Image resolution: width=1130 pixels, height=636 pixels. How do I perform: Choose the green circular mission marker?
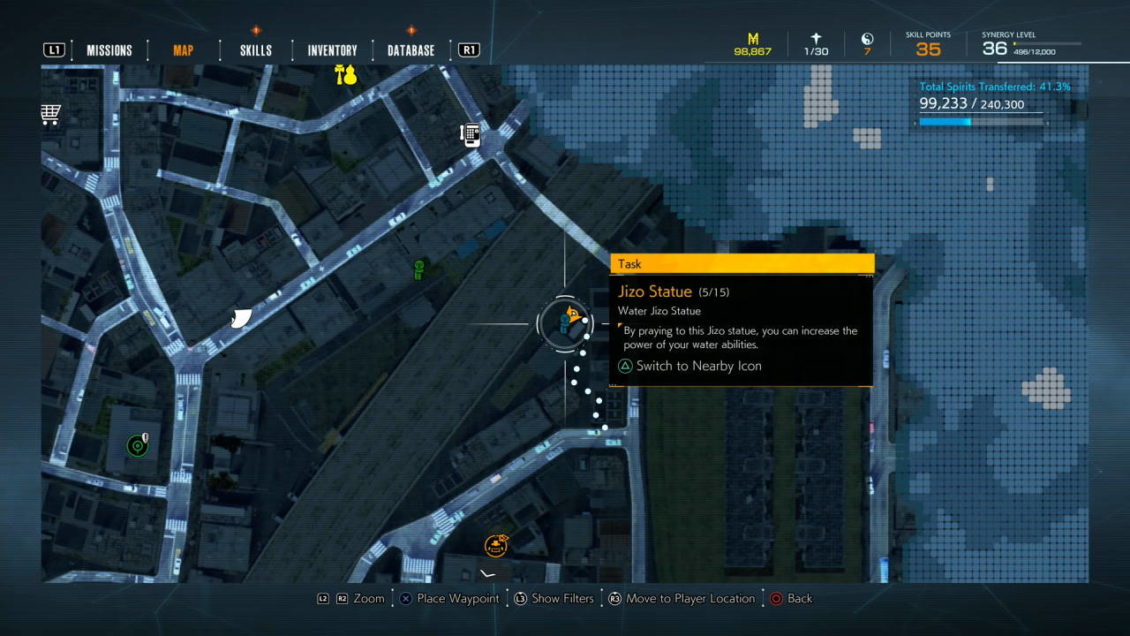tap(138, 445)
